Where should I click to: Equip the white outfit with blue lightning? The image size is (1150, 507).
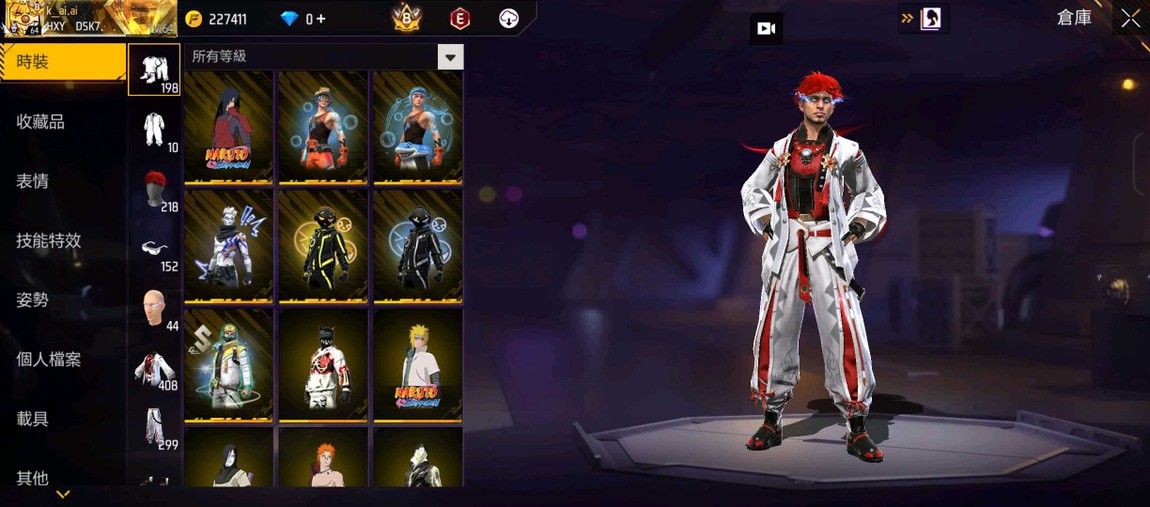[229, 246]
